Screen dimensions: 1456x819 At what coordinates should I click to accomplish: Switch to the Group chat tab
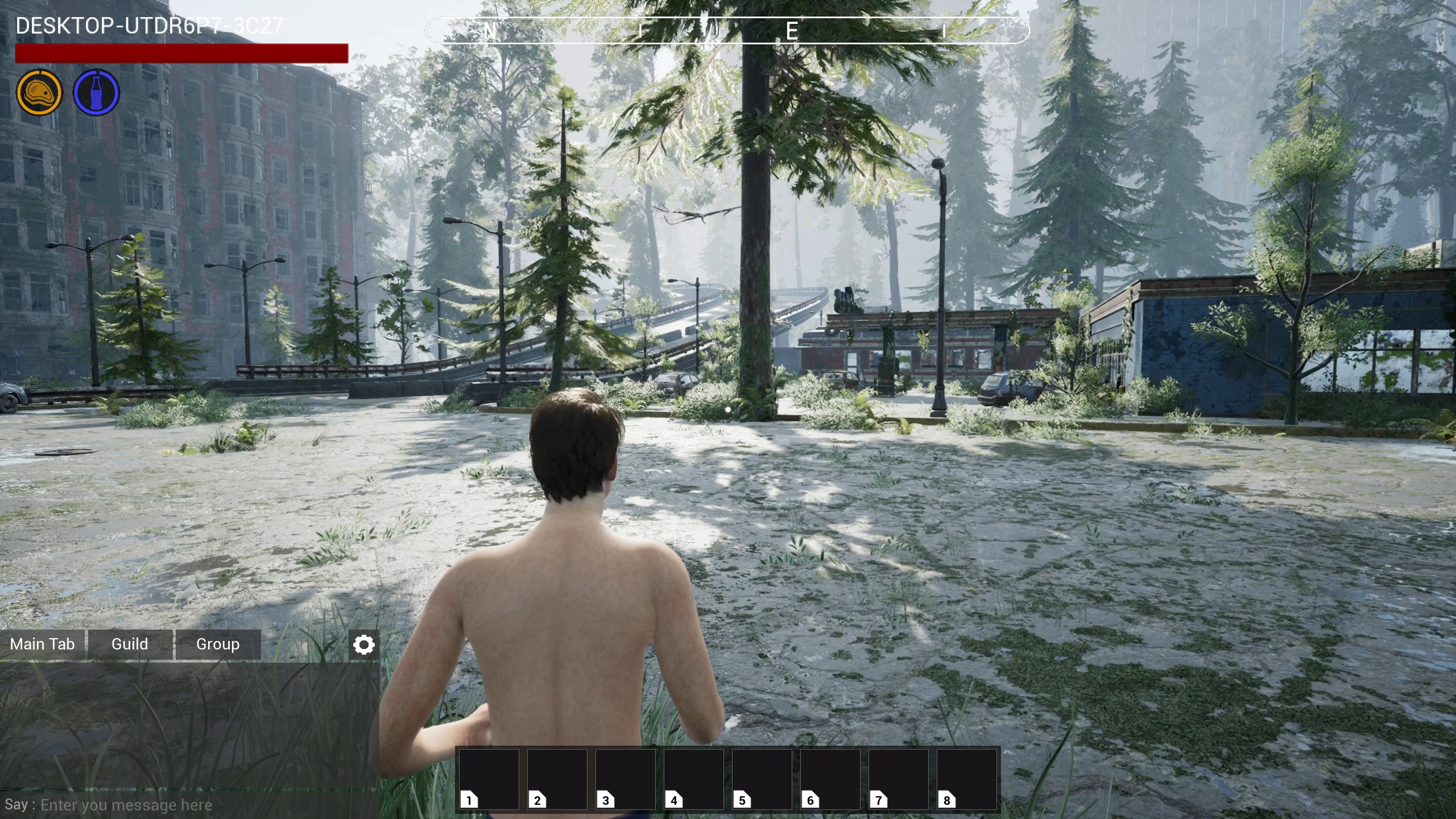point(217,644)
